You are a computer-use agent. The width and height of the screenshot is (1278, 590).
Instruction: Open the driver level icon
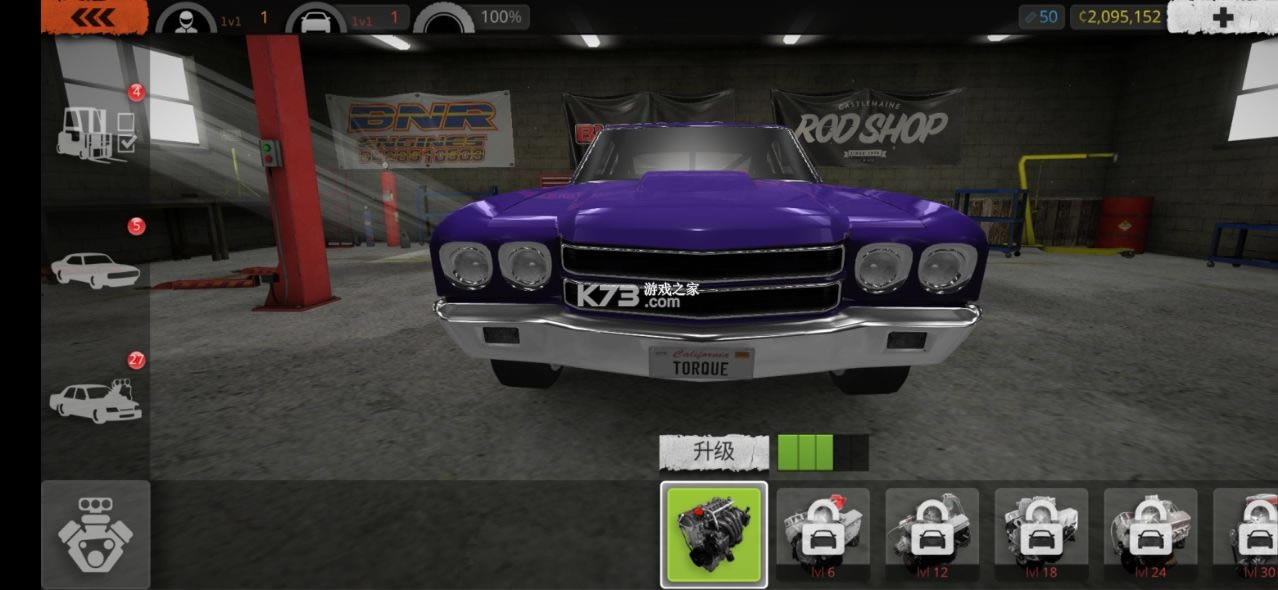186,18
